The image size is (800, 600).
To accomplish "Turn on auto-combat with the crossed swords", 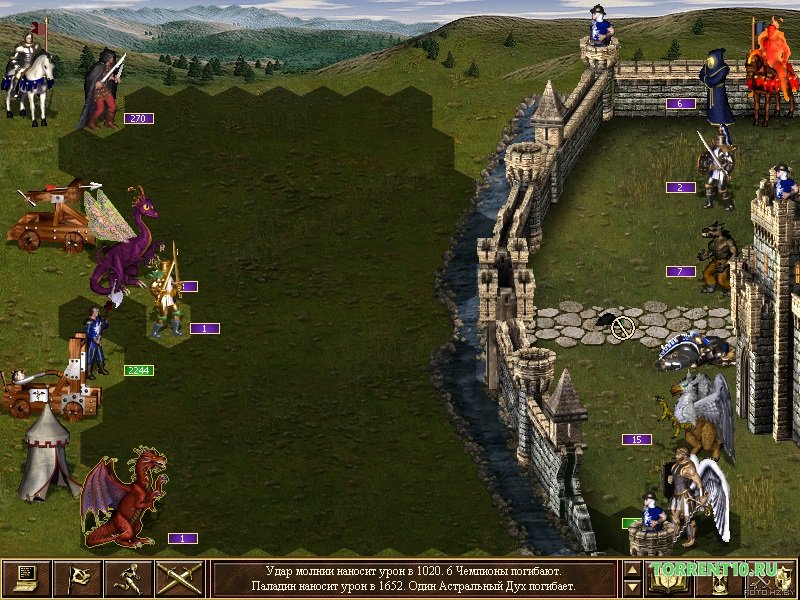I will (180, 578).
